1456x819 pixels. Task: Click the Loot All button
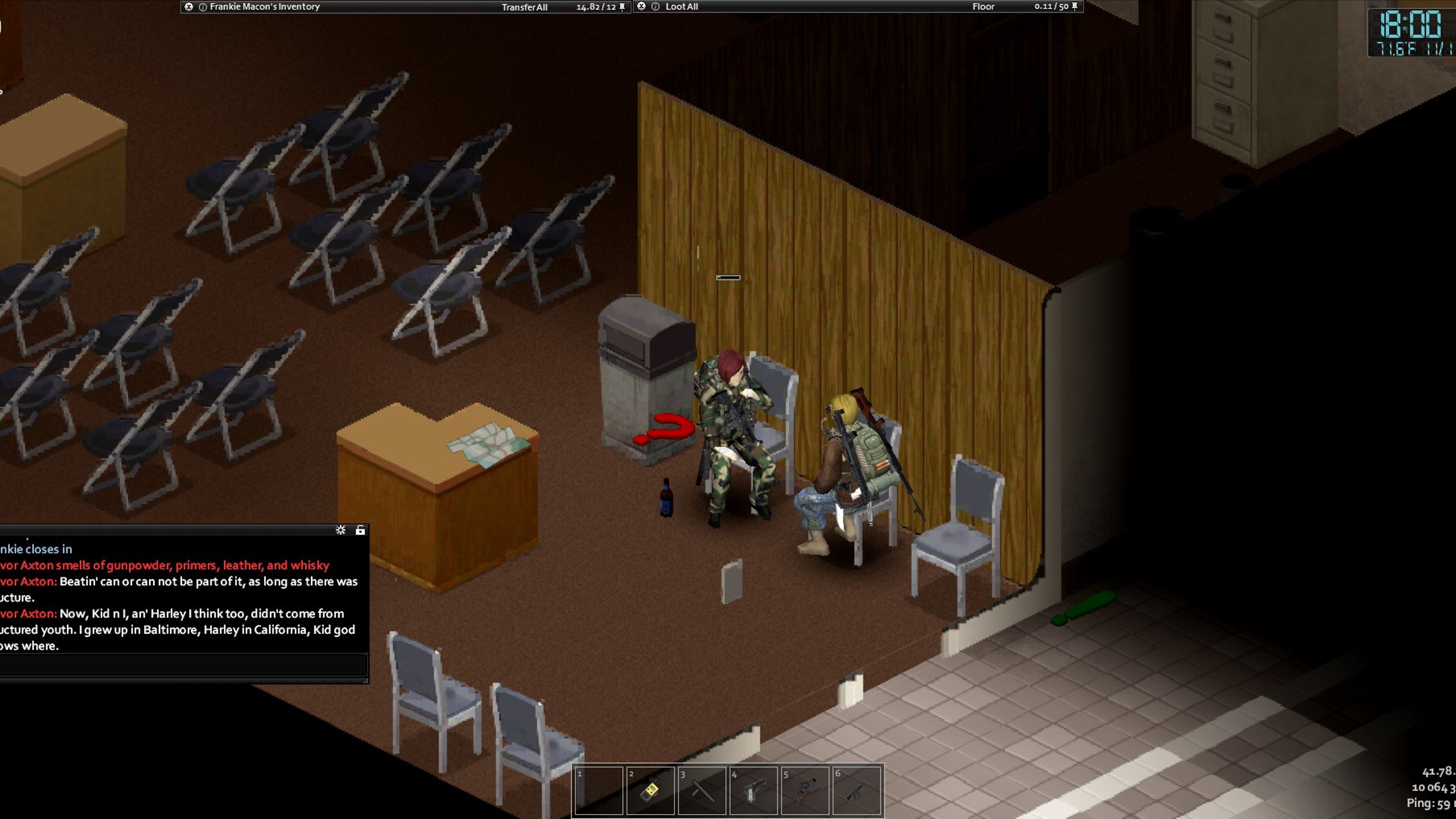coord(681,7)
